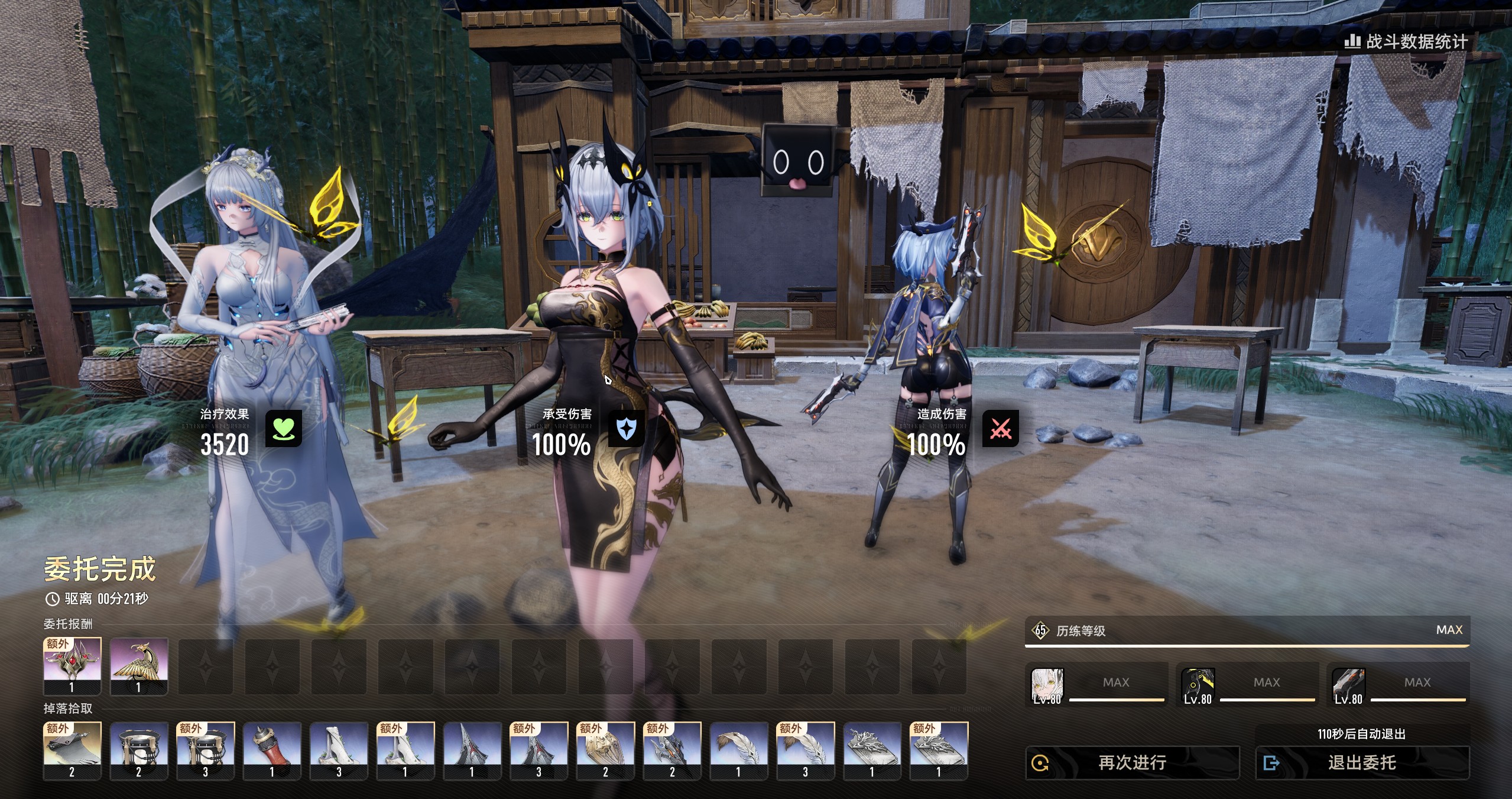Click the bucket drop without the 额外 tag
Viewport: 1512px width, 799px height.
139,749
